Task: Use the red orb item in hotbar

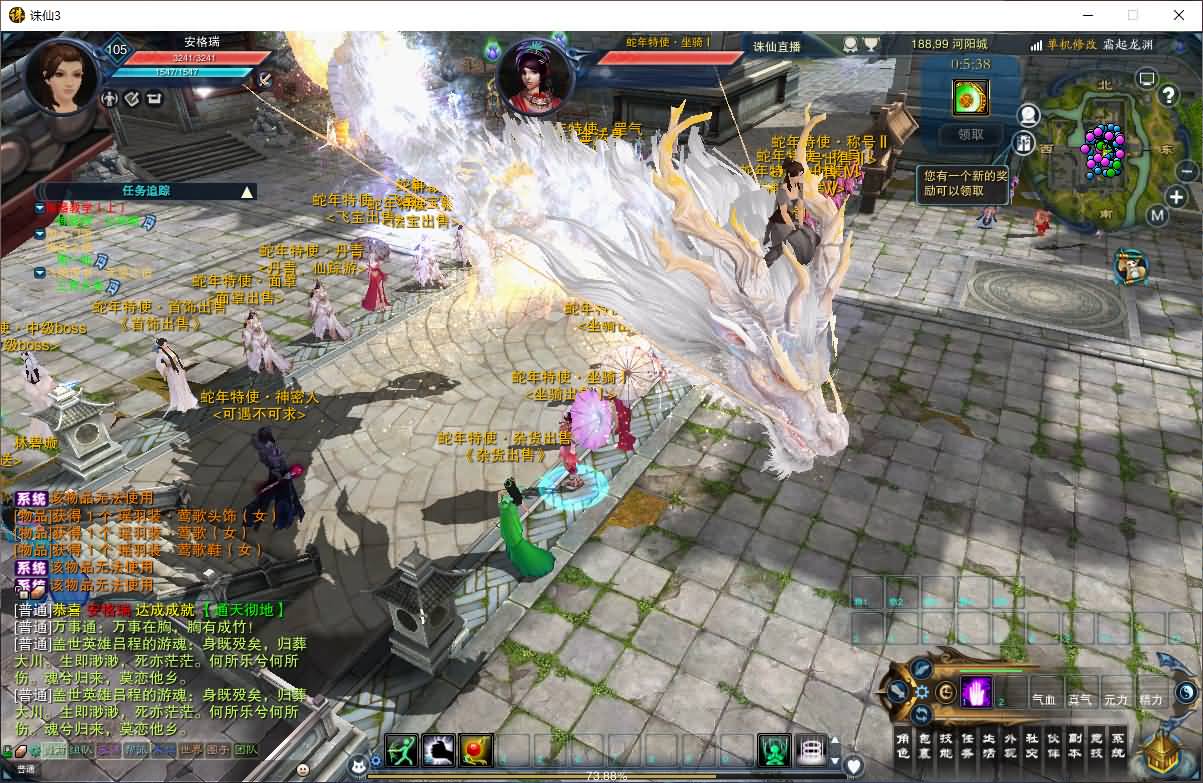Action: (476, 750)
